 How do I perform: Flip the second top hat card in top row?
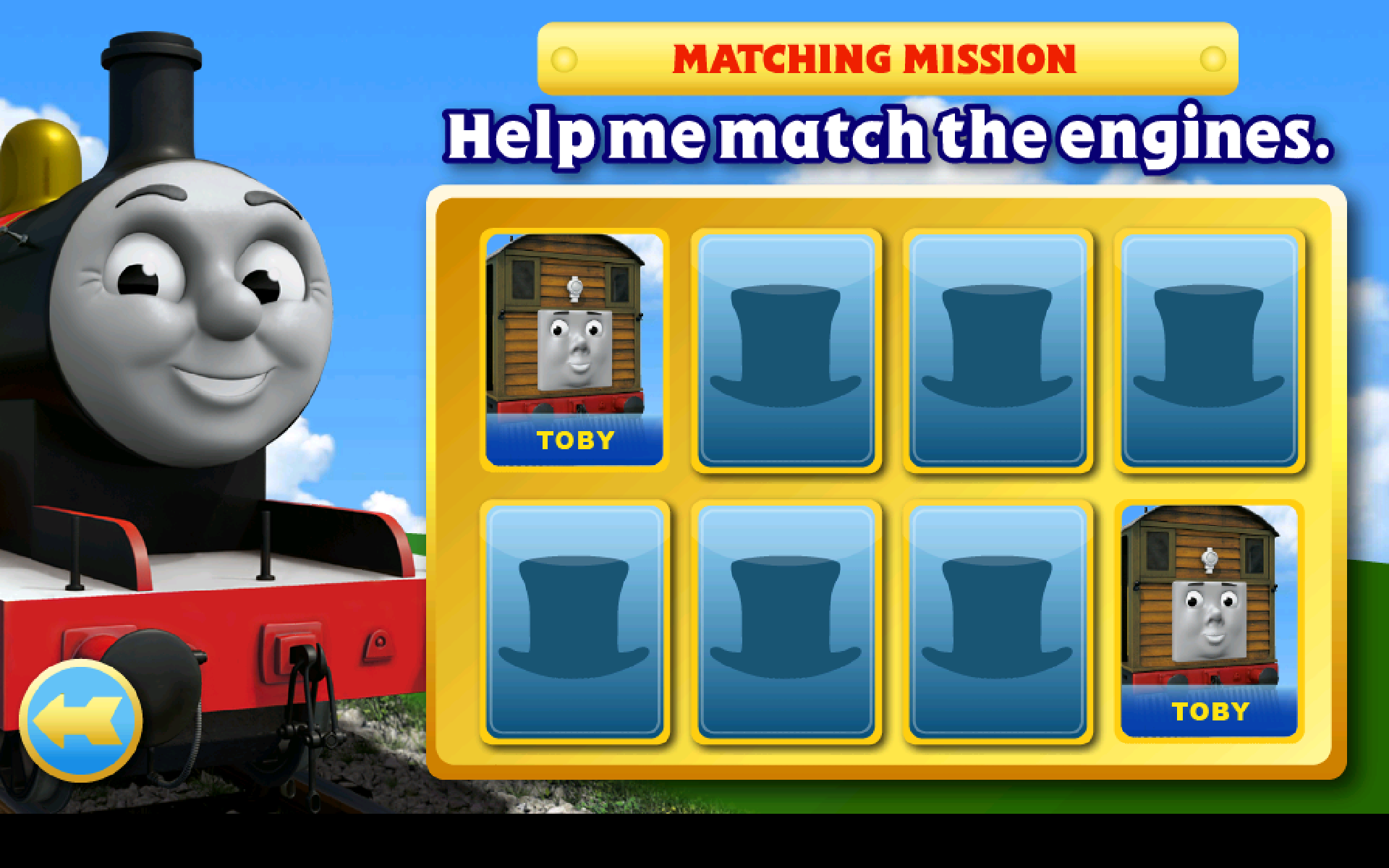998,347
